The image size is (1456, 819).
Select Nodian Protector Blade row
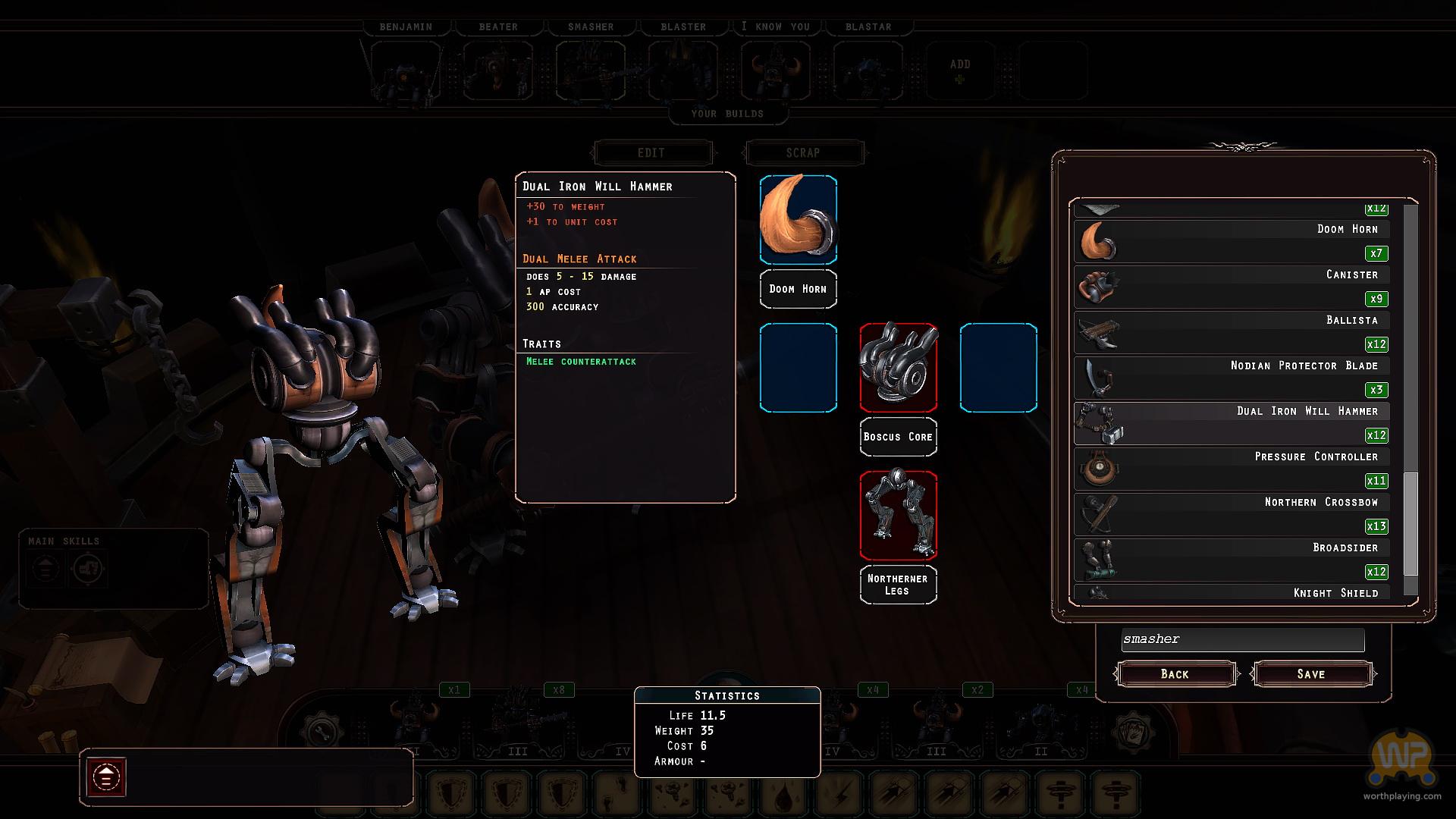tap(1232, 378)
